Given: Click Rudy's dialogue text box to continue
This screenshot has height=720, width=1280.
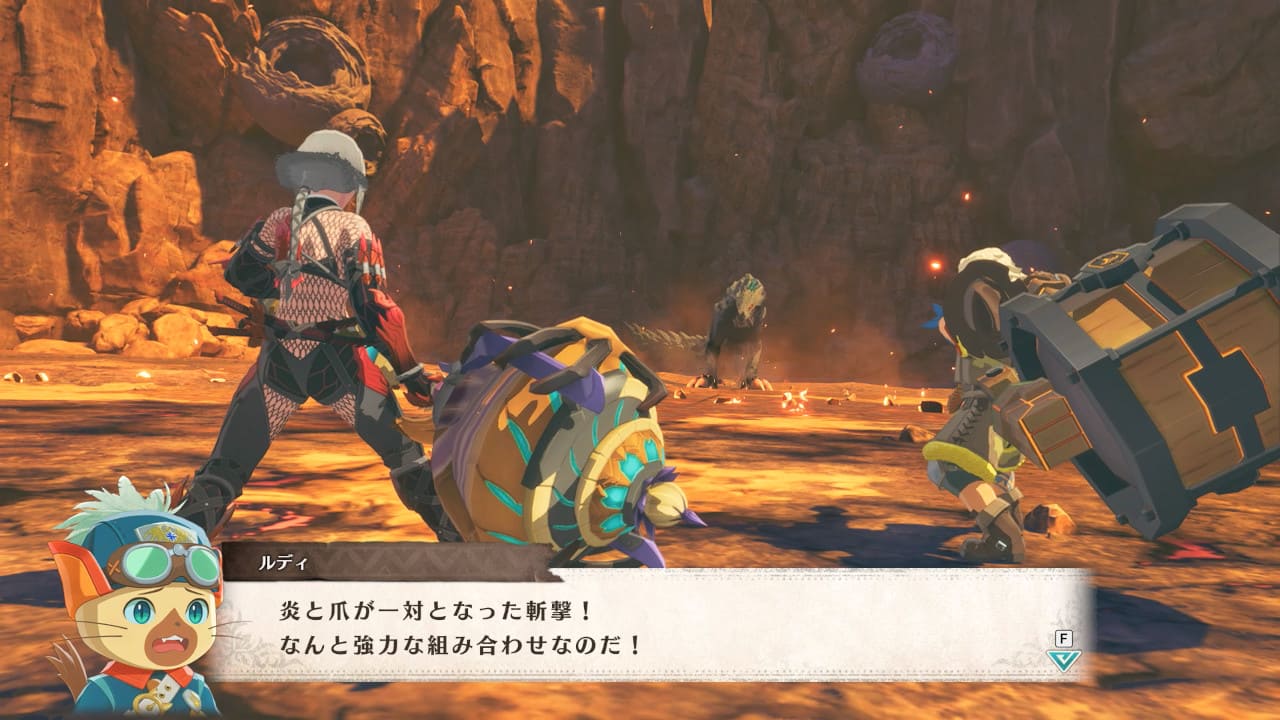Looking at the screenshot, I should click(x=650, y=626).
